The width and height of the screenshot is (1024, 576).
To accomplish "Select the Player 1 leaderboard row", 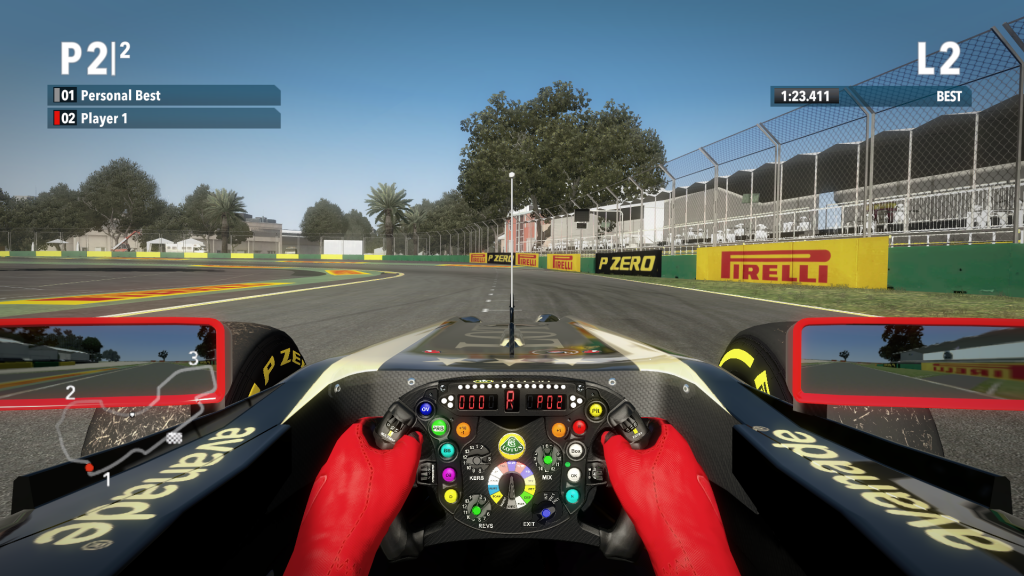I will (x=164, y=119).
